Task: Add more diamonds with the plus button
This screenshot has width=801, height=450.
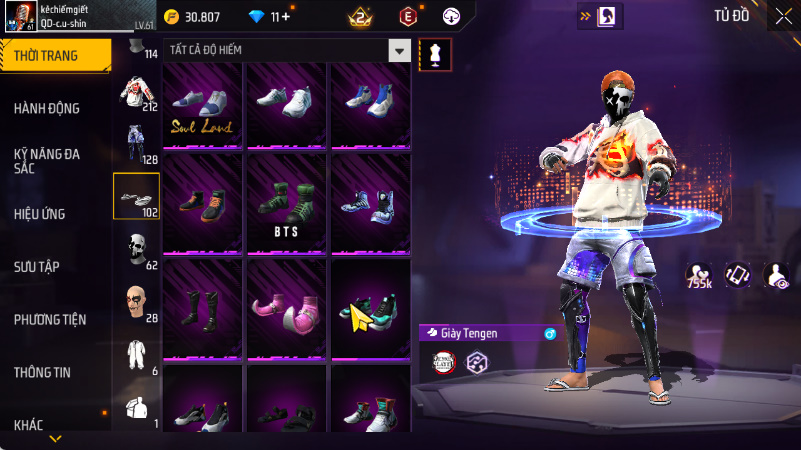Action: [x=286, y=17]
